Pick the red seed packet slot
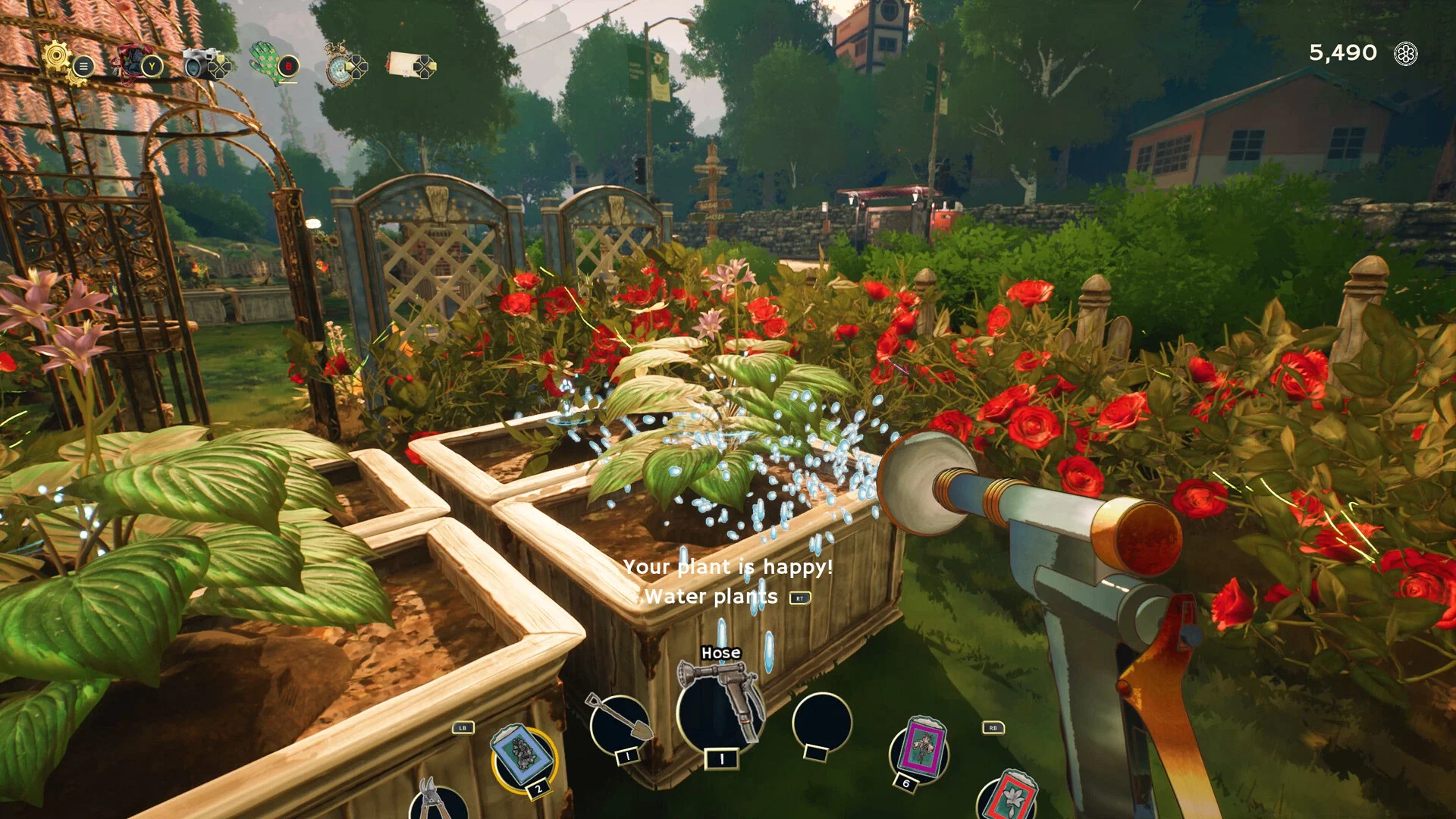The image size is (1456, 819). (1010, 798)
